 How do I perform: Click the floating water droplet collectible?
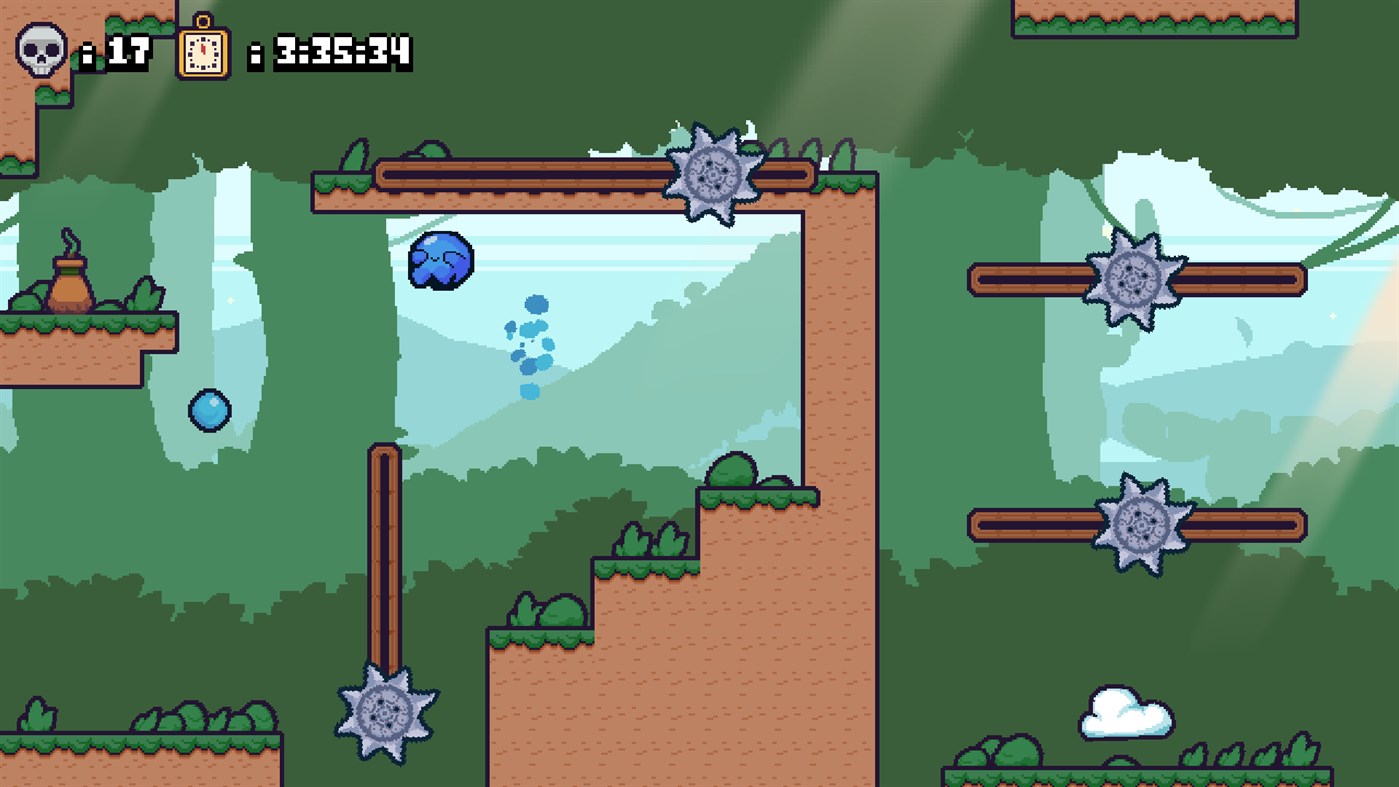(210, 410)
